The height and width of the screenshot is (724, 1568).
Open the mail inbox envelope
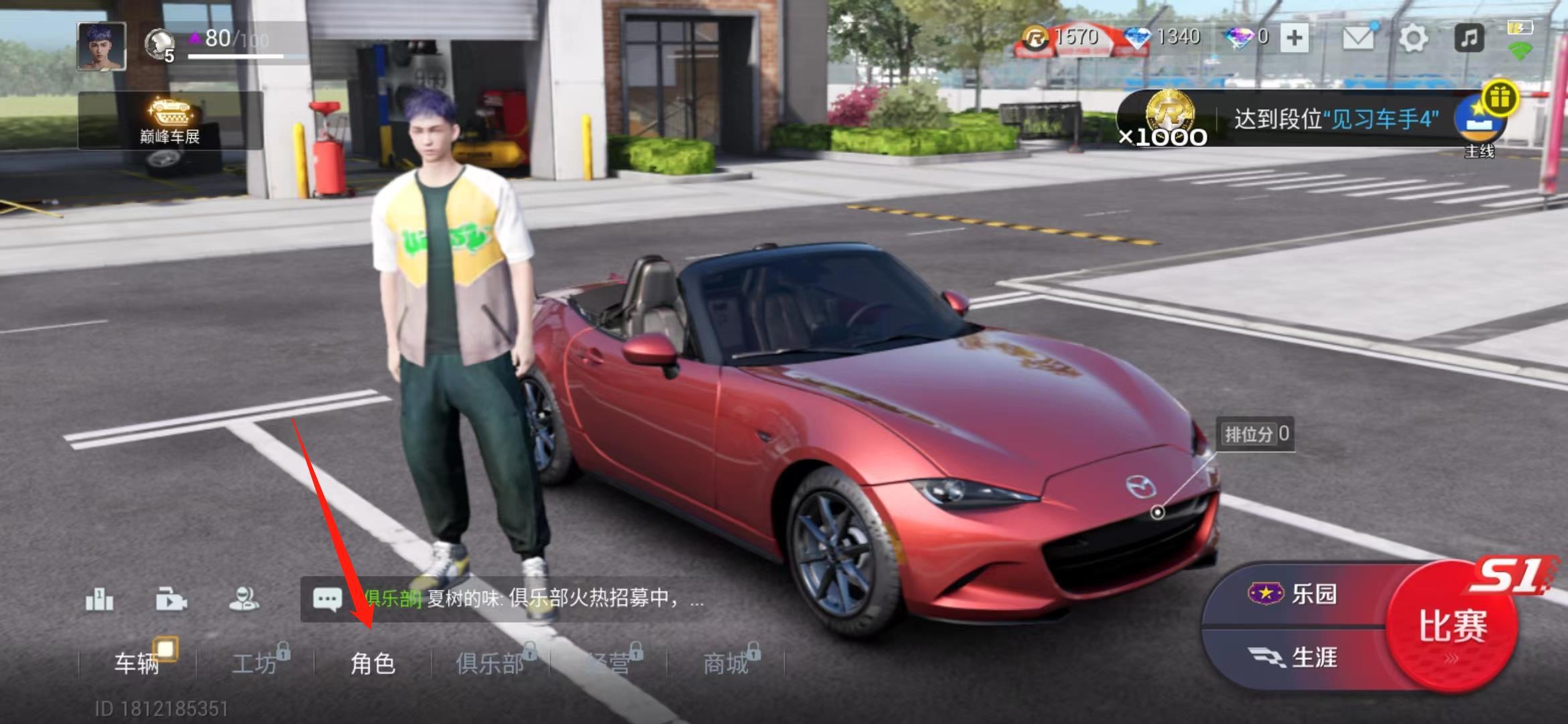point(1358,38)
